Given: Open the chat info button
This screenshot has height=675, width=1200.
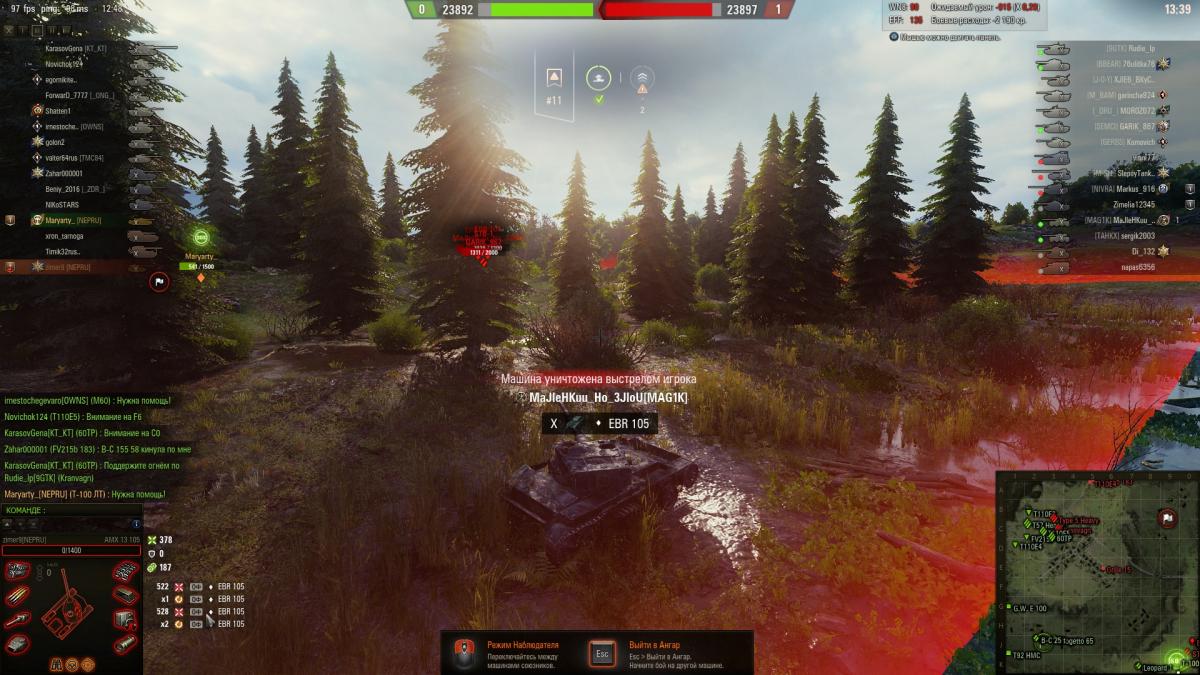Looking at the screenshot, I should tap(136, 524).
